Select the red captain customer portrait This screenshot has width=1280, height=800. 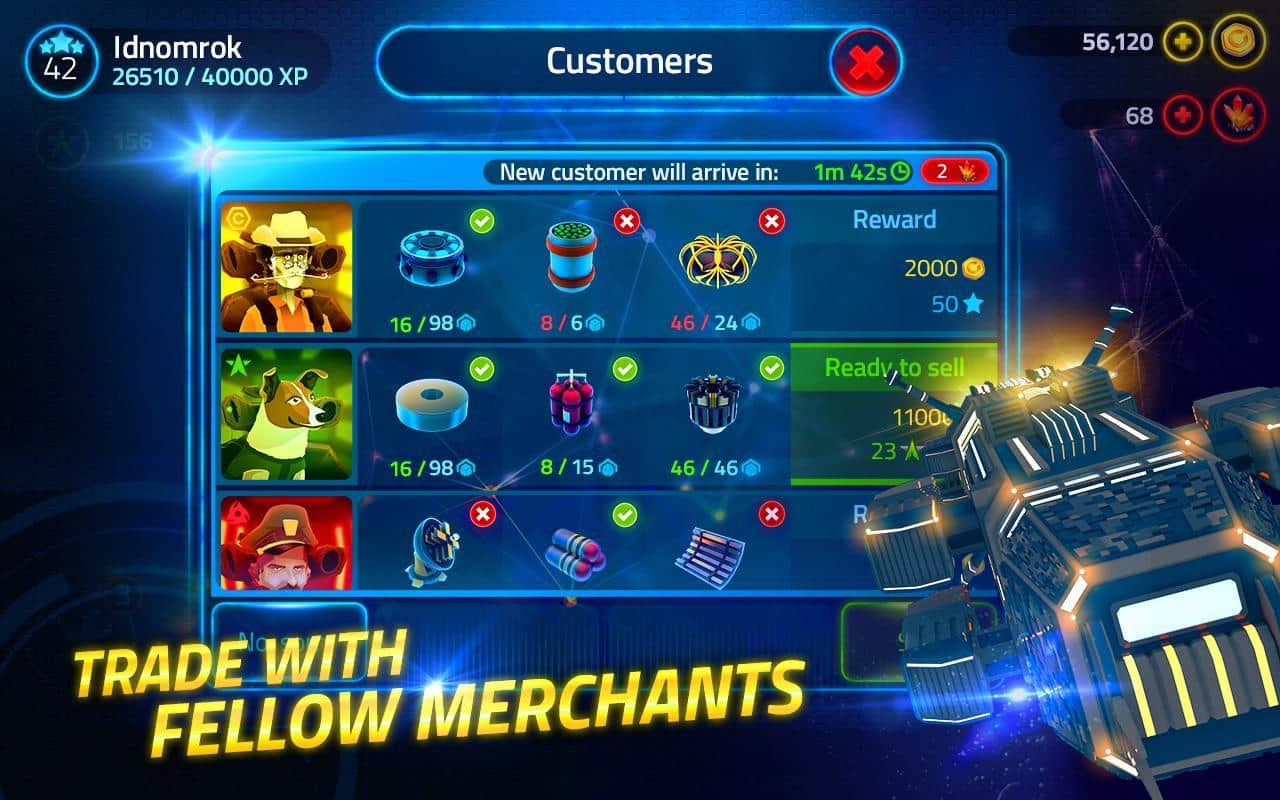(x=287, y=543)
